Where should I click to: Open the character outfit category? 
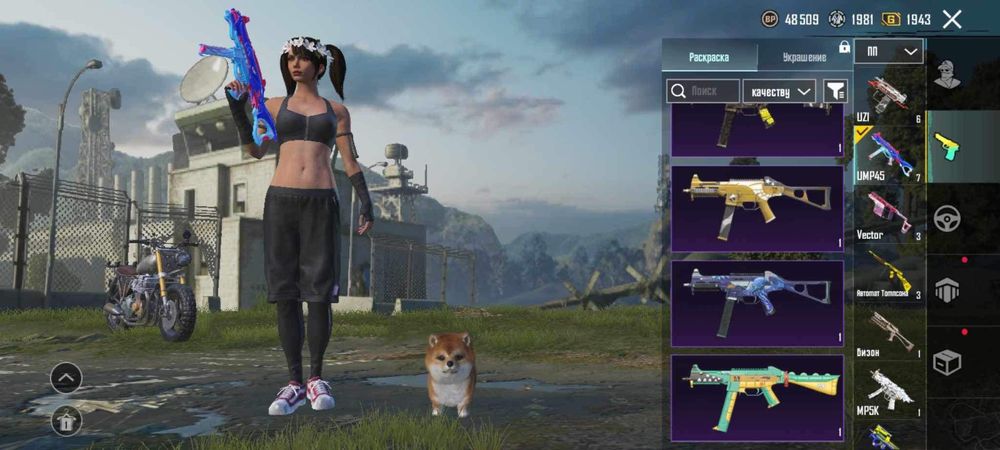pyautogui.click(x=947, y=74)
